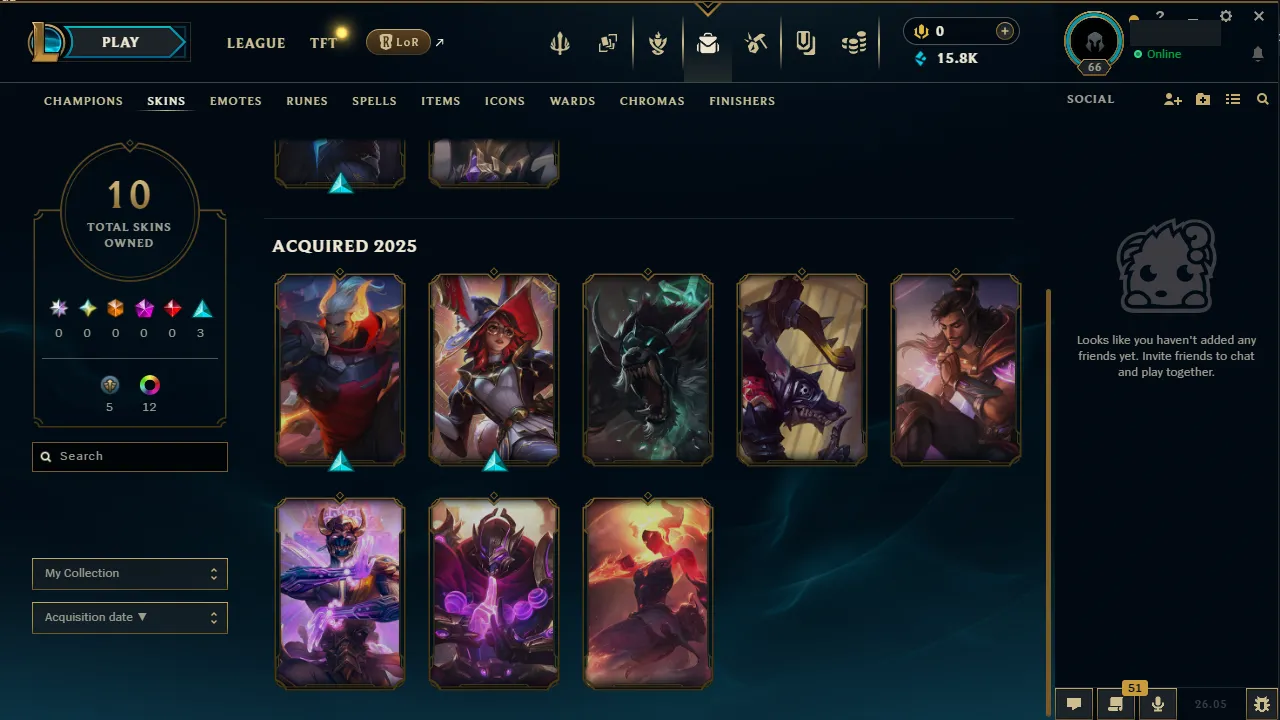
Task: Filter skins by the chroma color wheel
Action: tap(149, 384)
